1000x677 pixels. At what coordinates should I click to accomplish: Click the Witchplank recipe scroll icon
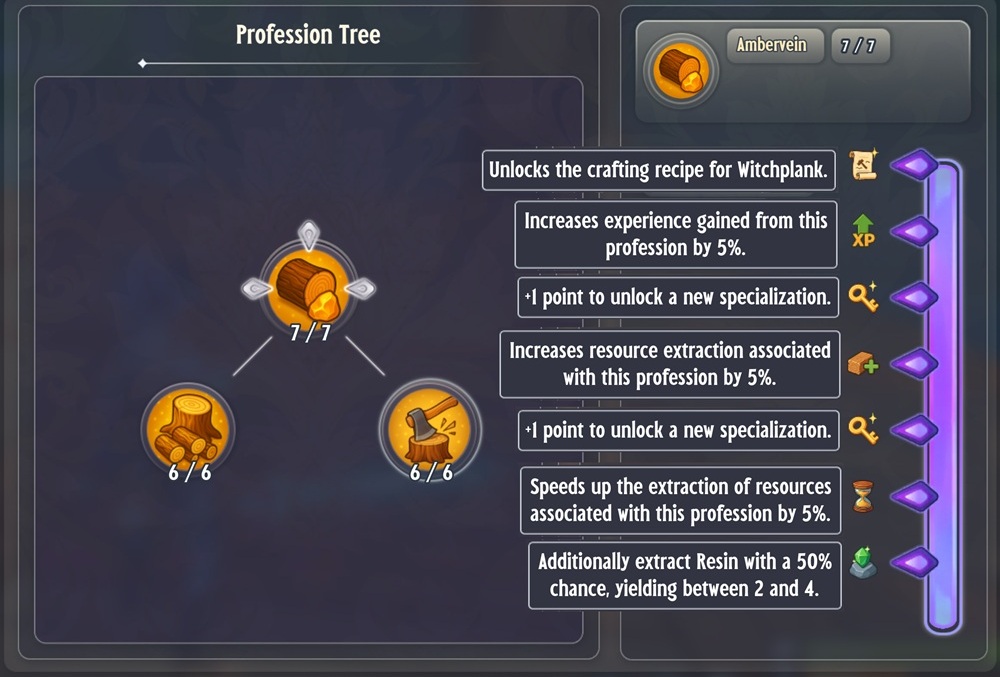[863, 166]
